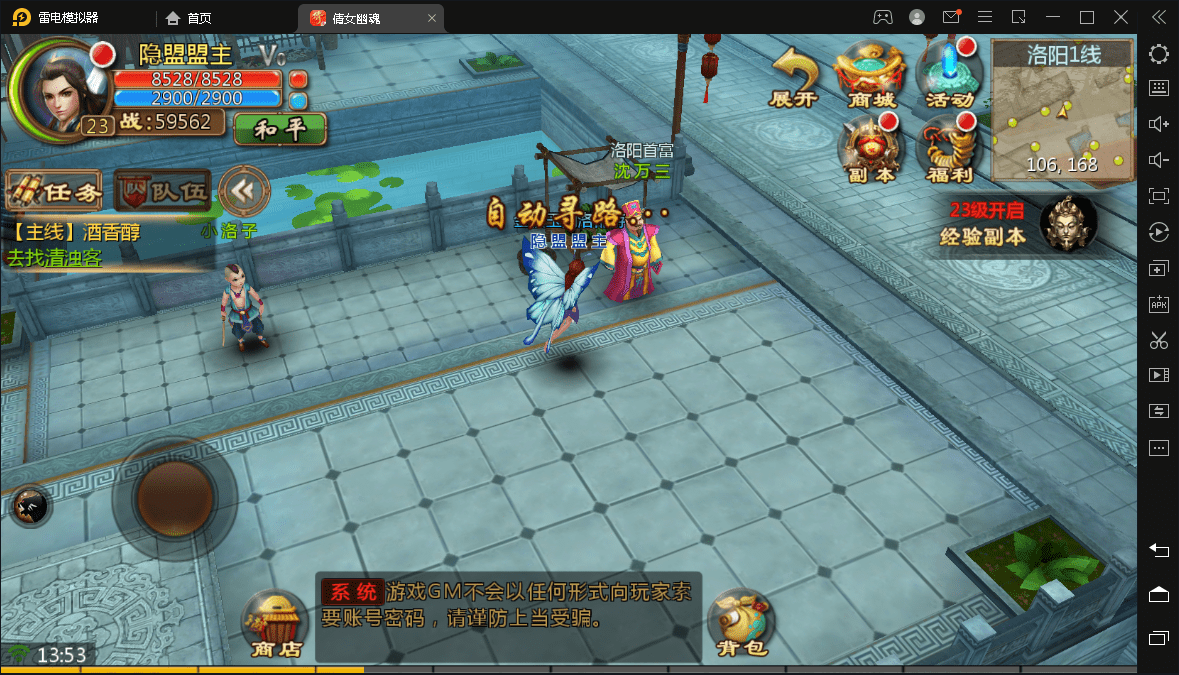
Task: Select the 经验副本 experience dungeon icon
Action: 1068,222
